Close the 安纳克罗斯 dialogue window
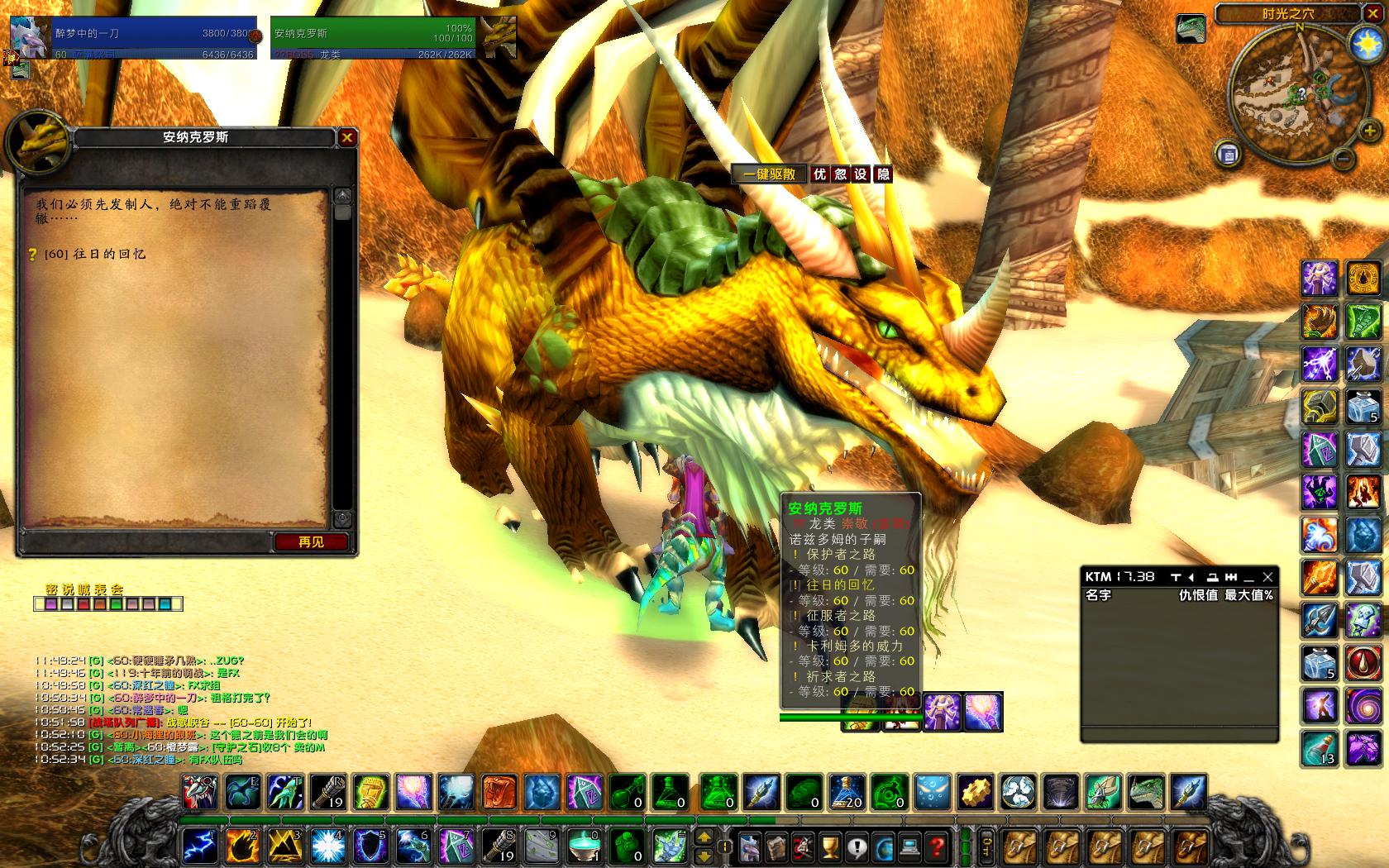This screenshot has width=1389, height=868. click(347, 138)
